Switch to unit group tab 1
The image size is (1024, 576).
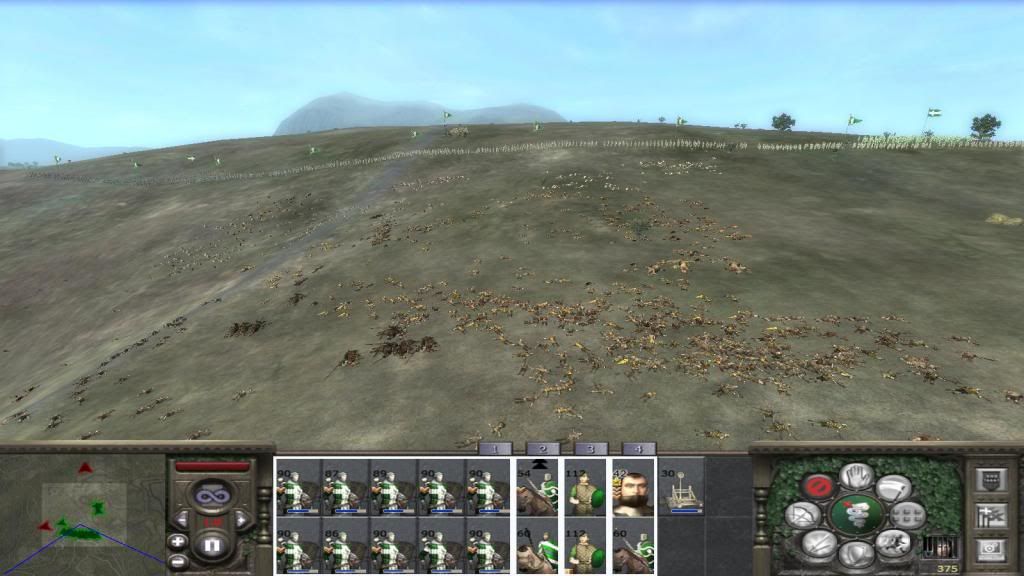pyautogui.click(x=495, y=449)
